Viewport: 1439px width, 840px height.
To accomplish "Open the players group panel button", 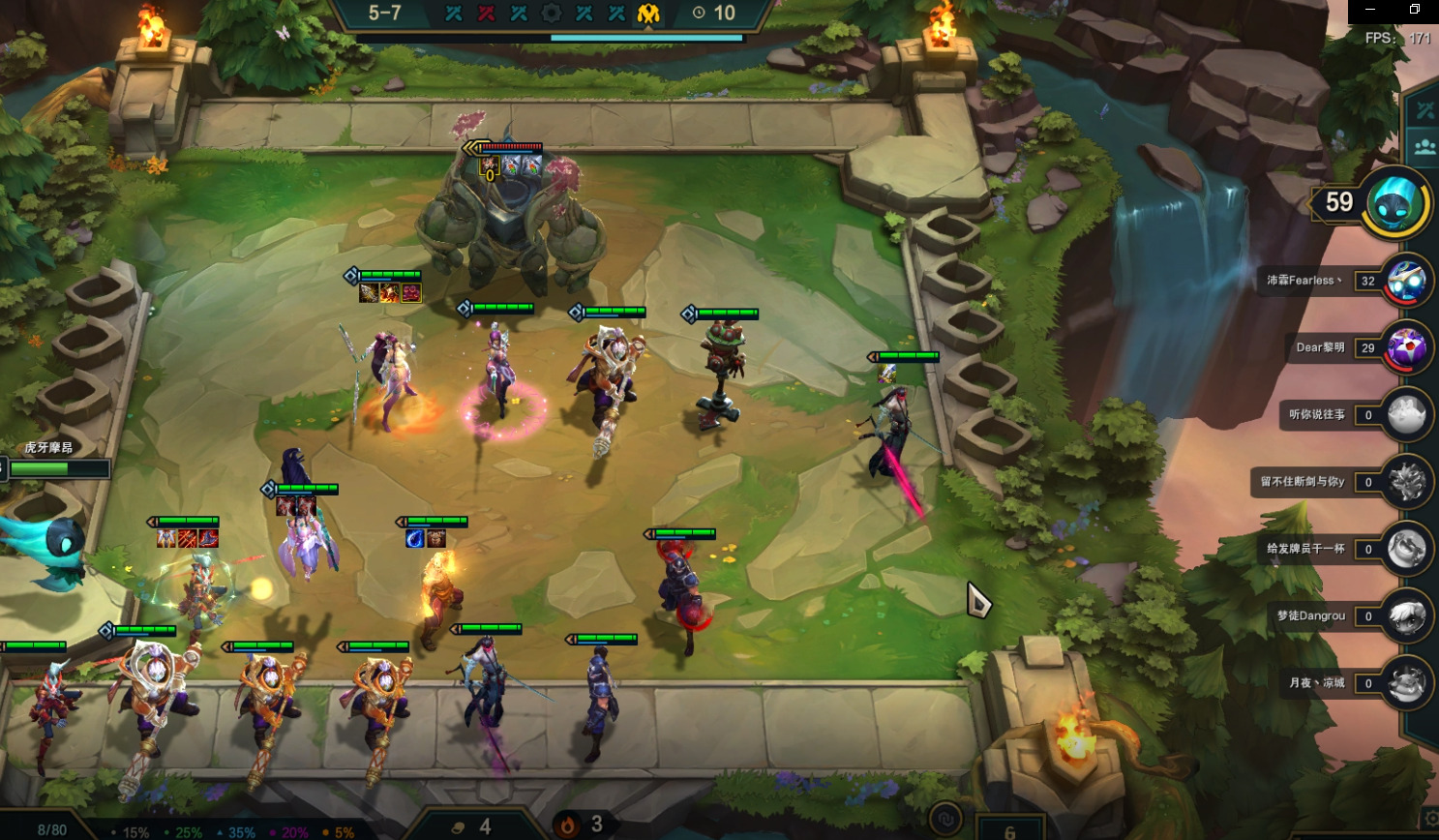I will pyautogui.click(x=1424, y=147).
